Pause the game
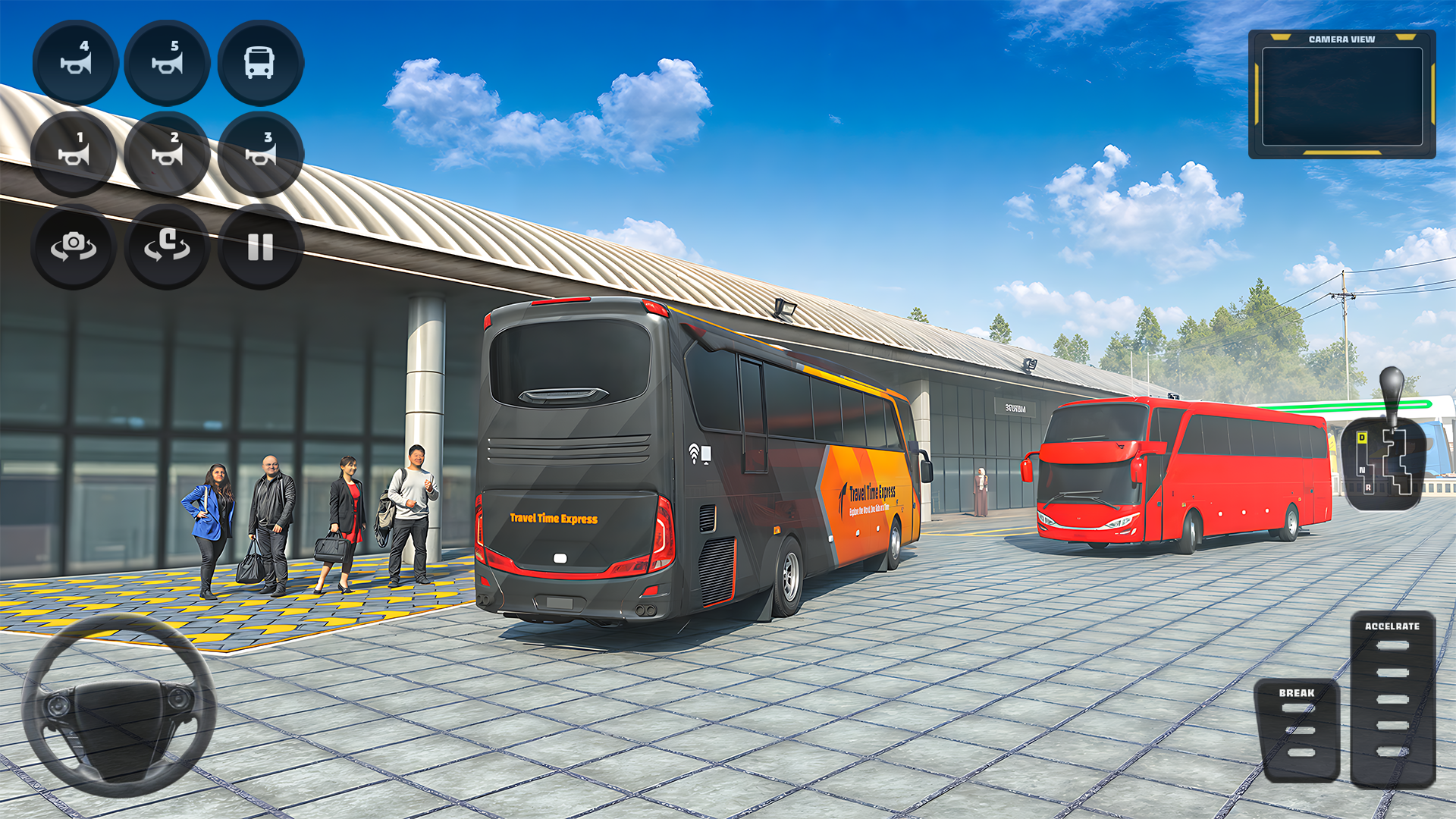The height and width of the screenshot is (819, 1456). pyautogui.click(x=259, y=246)
